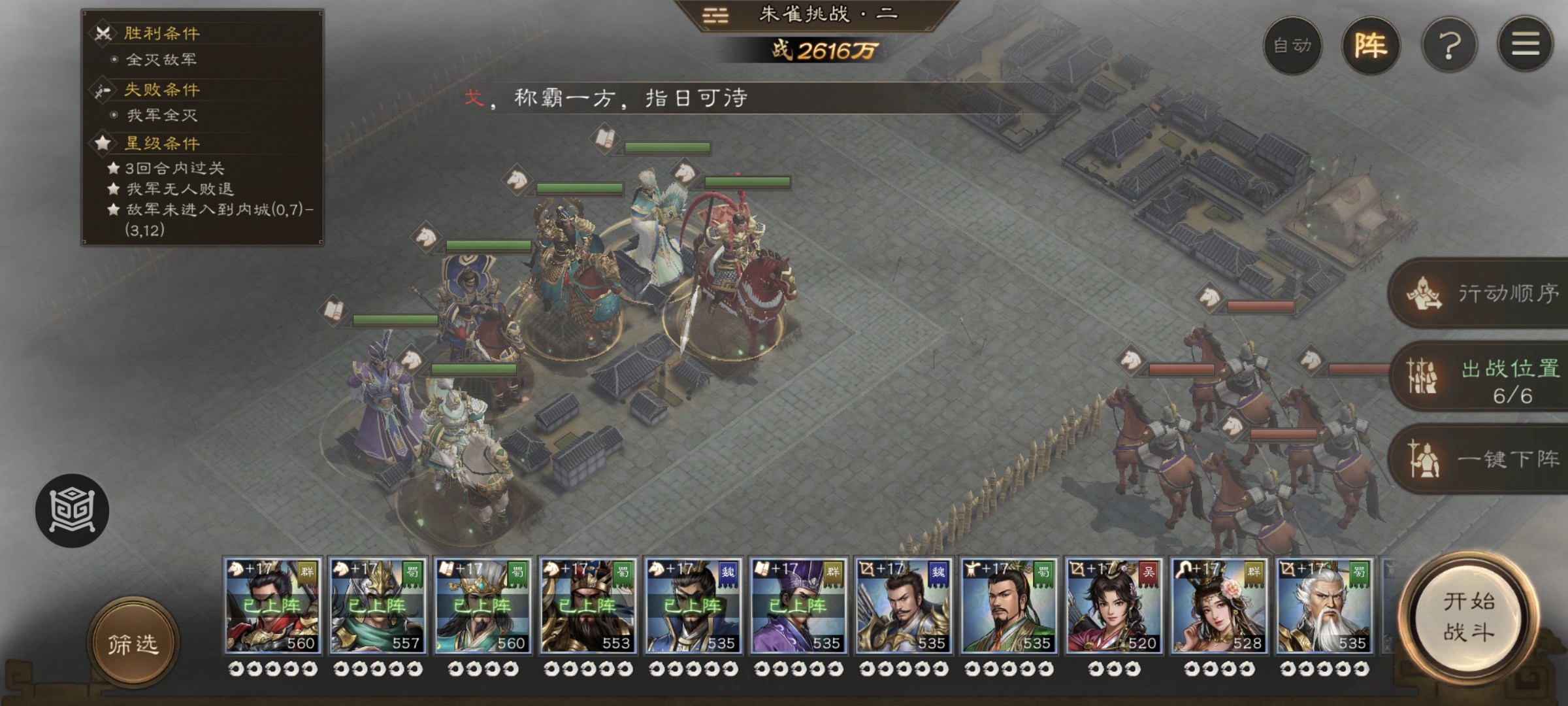Image resolution: width=1568 pixels, height=706 pixels.
Task: Expand the 胜利条件 victory conditions panel
Action: point(162,33)
